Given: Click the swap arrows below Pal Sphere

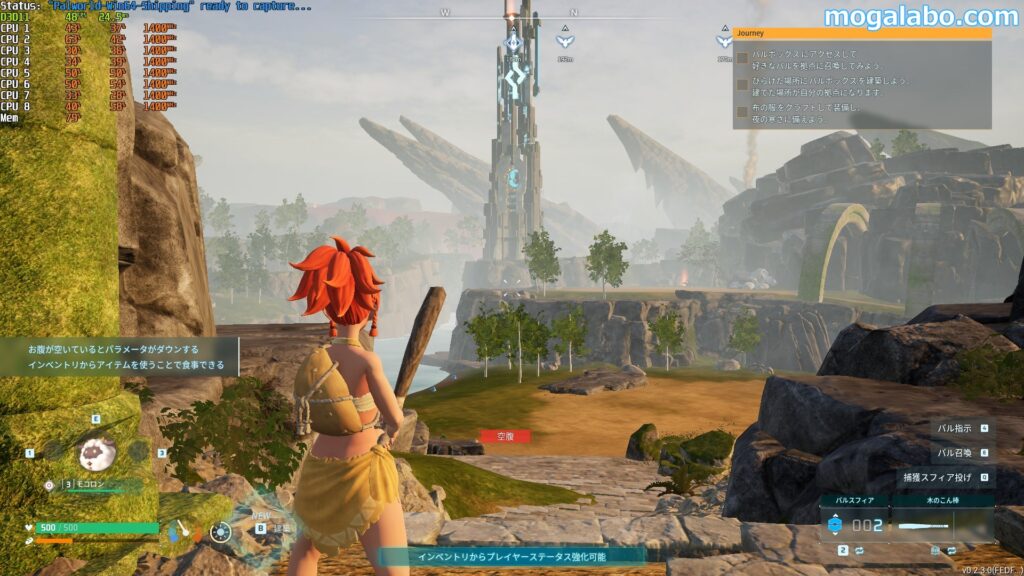Looking at the screenshot, I should coord(859,551).
